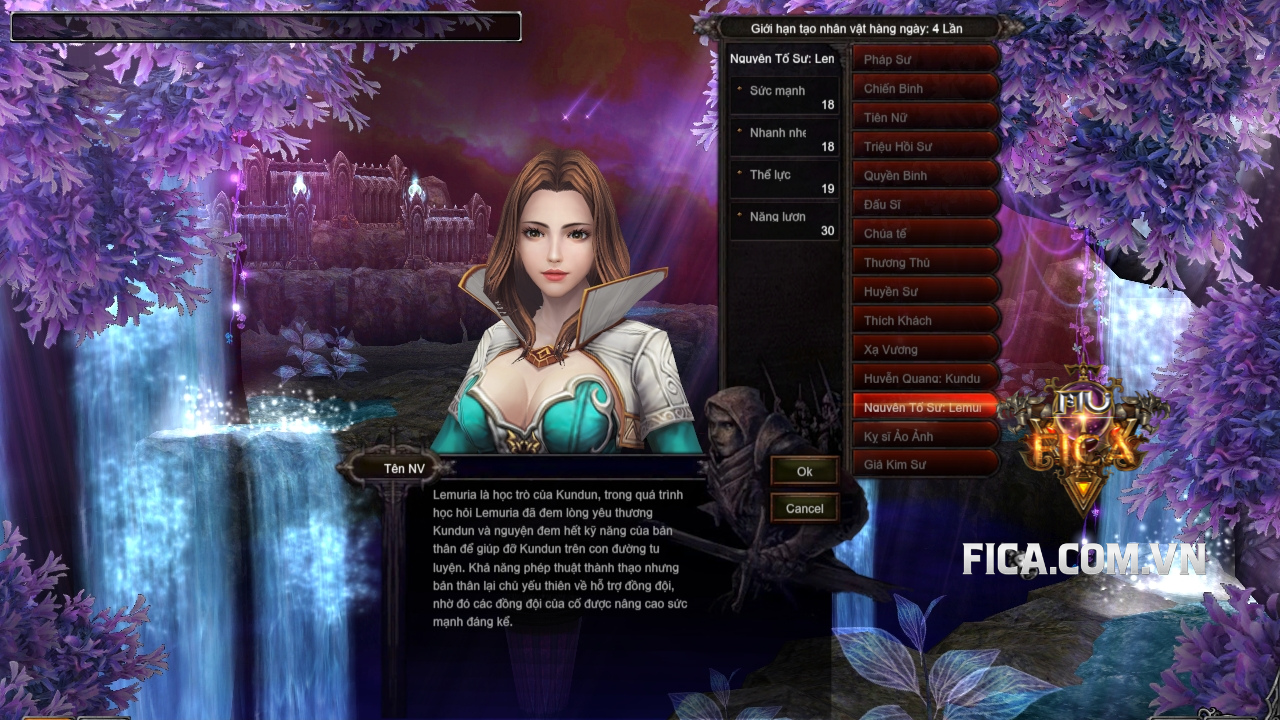Screen dimensions: 1280x720
Task: Select the Pháp Sư class
Action: click(925, 60)
